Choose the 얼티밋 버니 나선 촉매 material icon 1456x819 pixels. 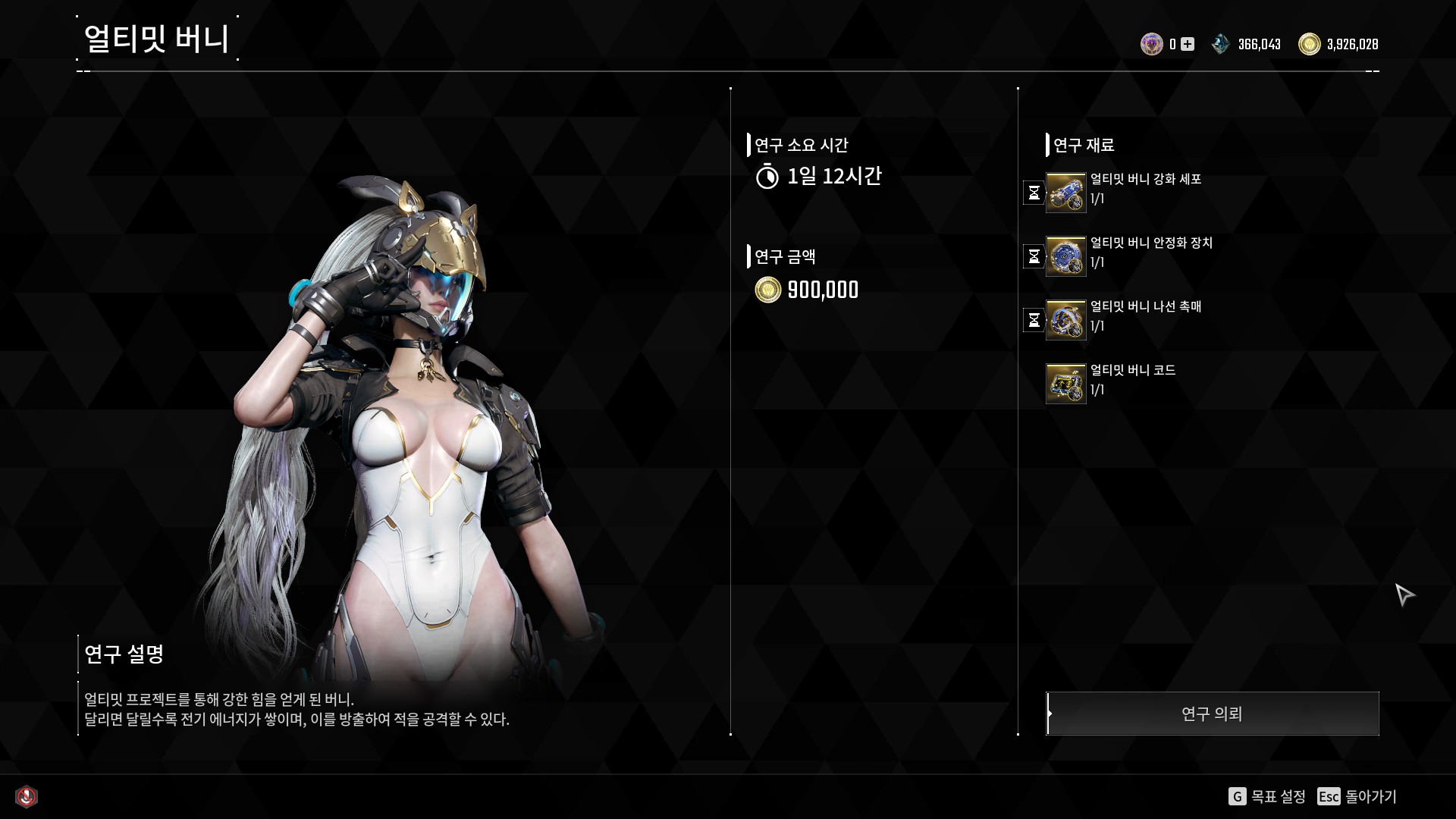pos(1065,320)
